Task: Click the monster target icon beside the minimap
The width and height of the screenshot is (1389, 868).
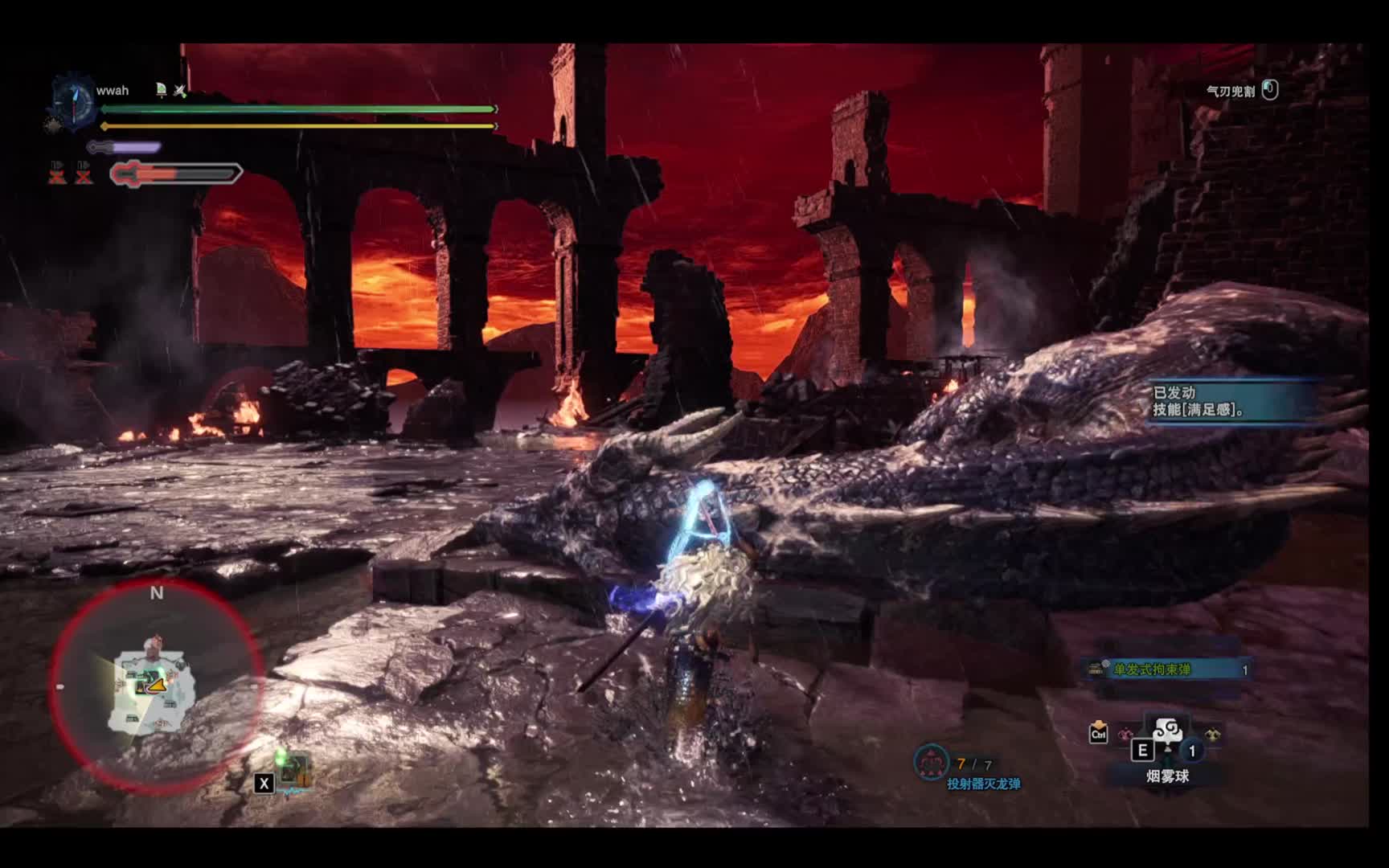Action: coord(294,770)
